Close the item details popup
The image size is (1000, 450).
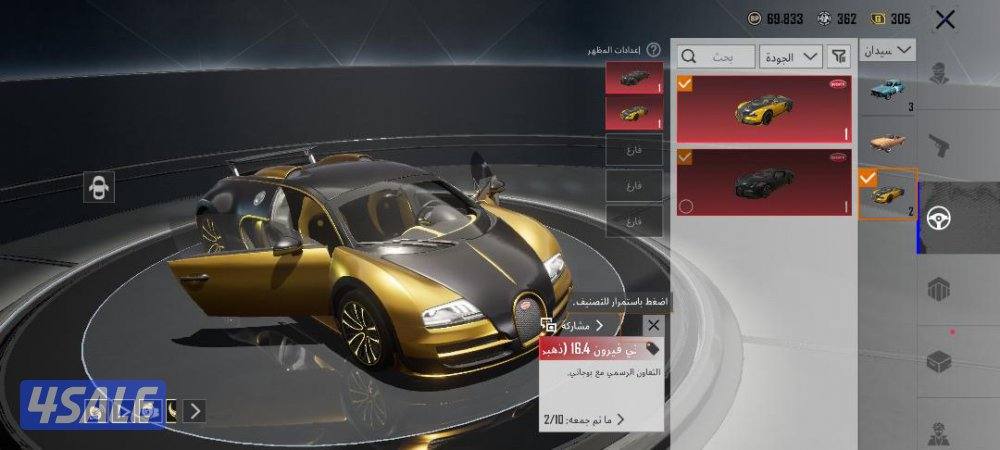tap(653, 325)
